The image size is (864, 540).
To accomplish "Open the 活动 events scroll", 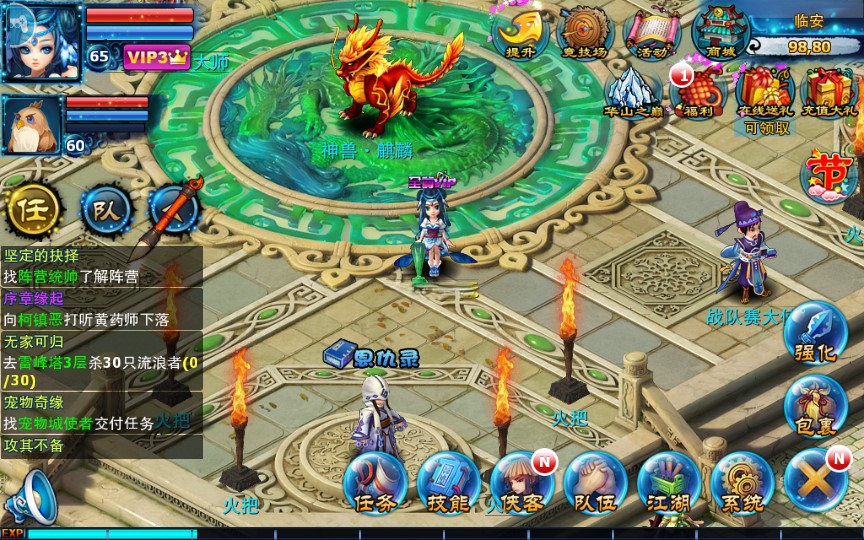I will click(651, 33).
